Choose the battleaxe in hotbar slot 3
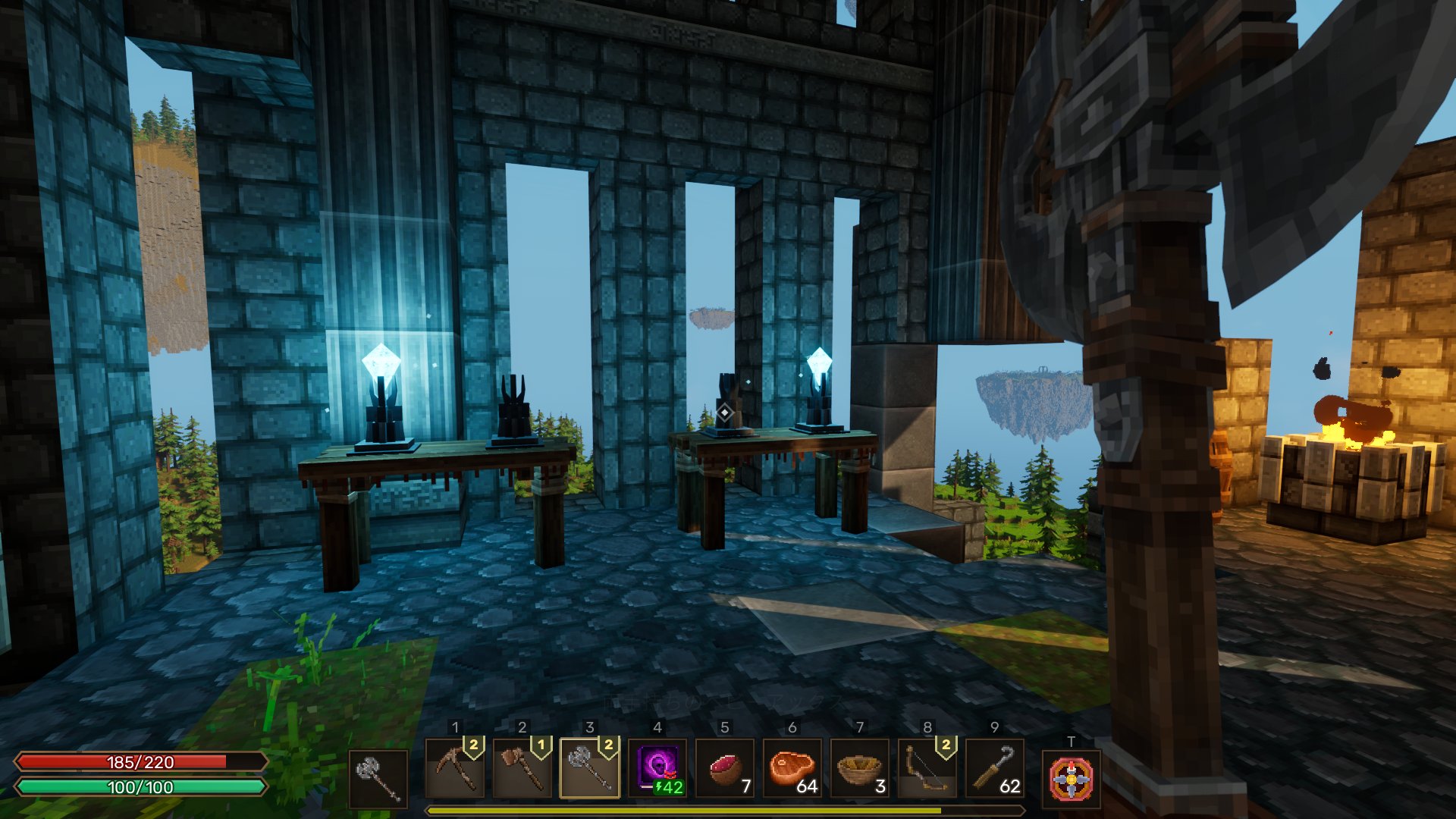 pyautogui.click(x=590, y=769)
